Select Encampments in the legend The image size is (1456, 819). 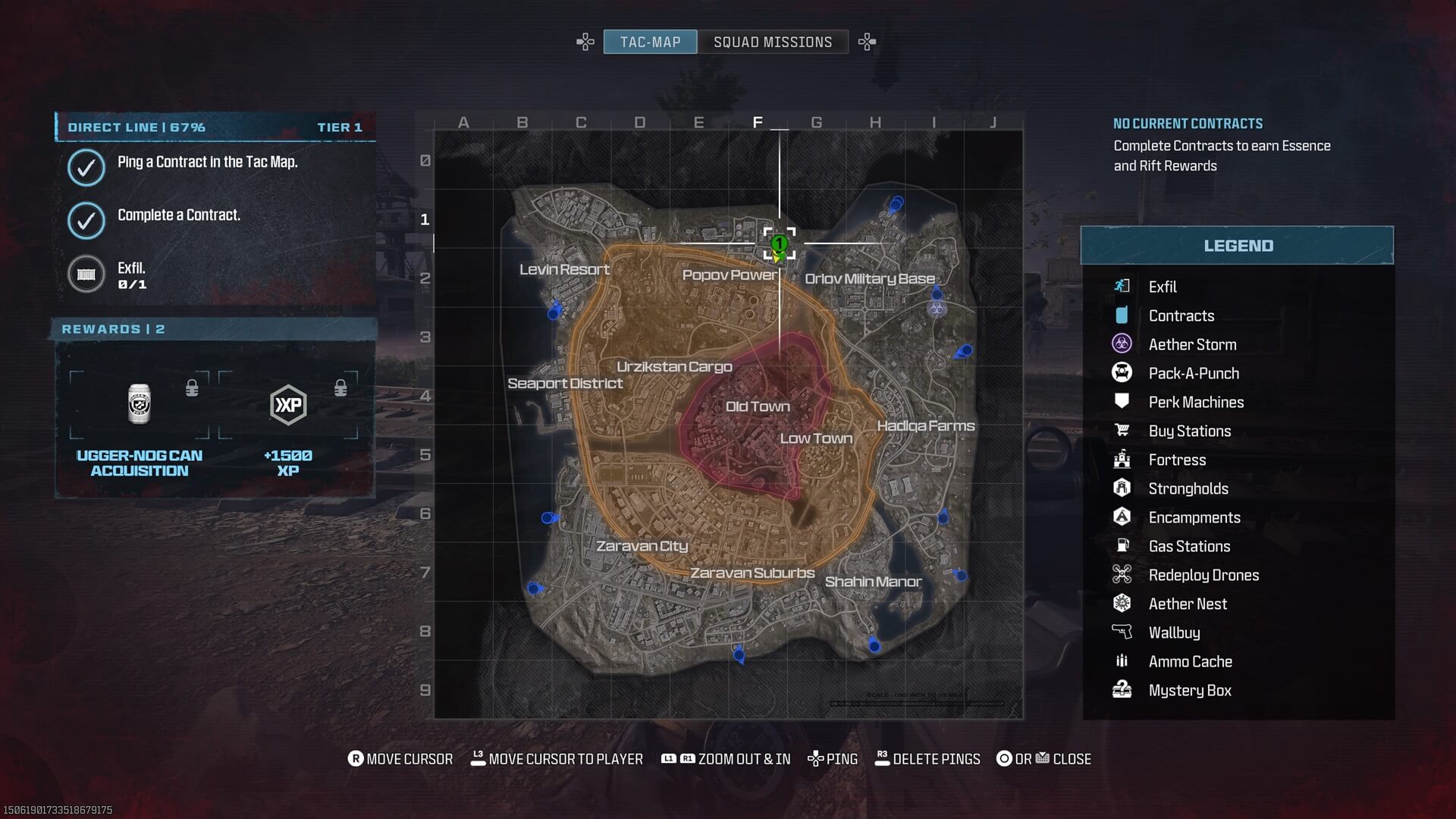(1194, 517)
